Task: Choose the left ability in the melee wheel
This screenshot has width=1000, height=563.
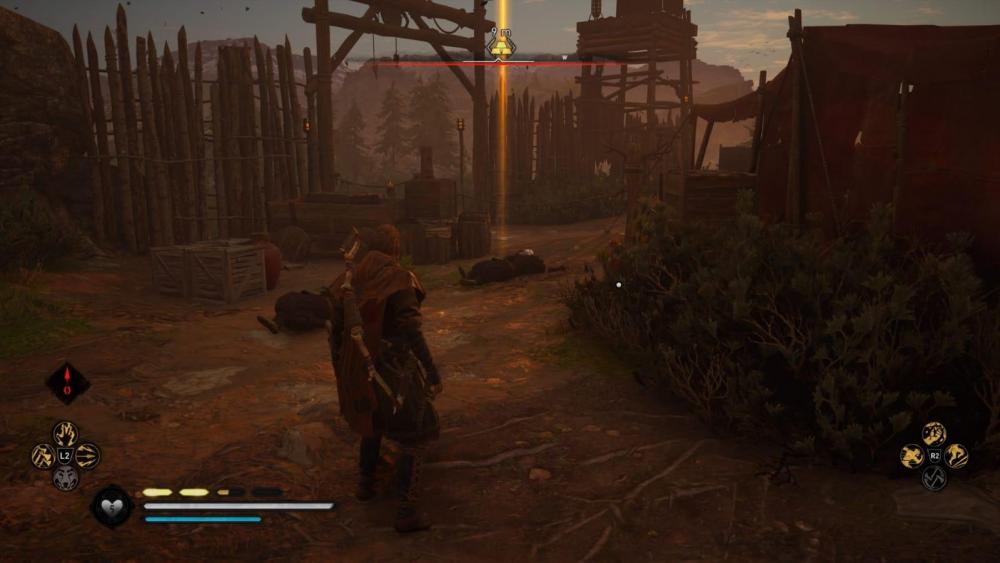Action: tap(912, 456)
